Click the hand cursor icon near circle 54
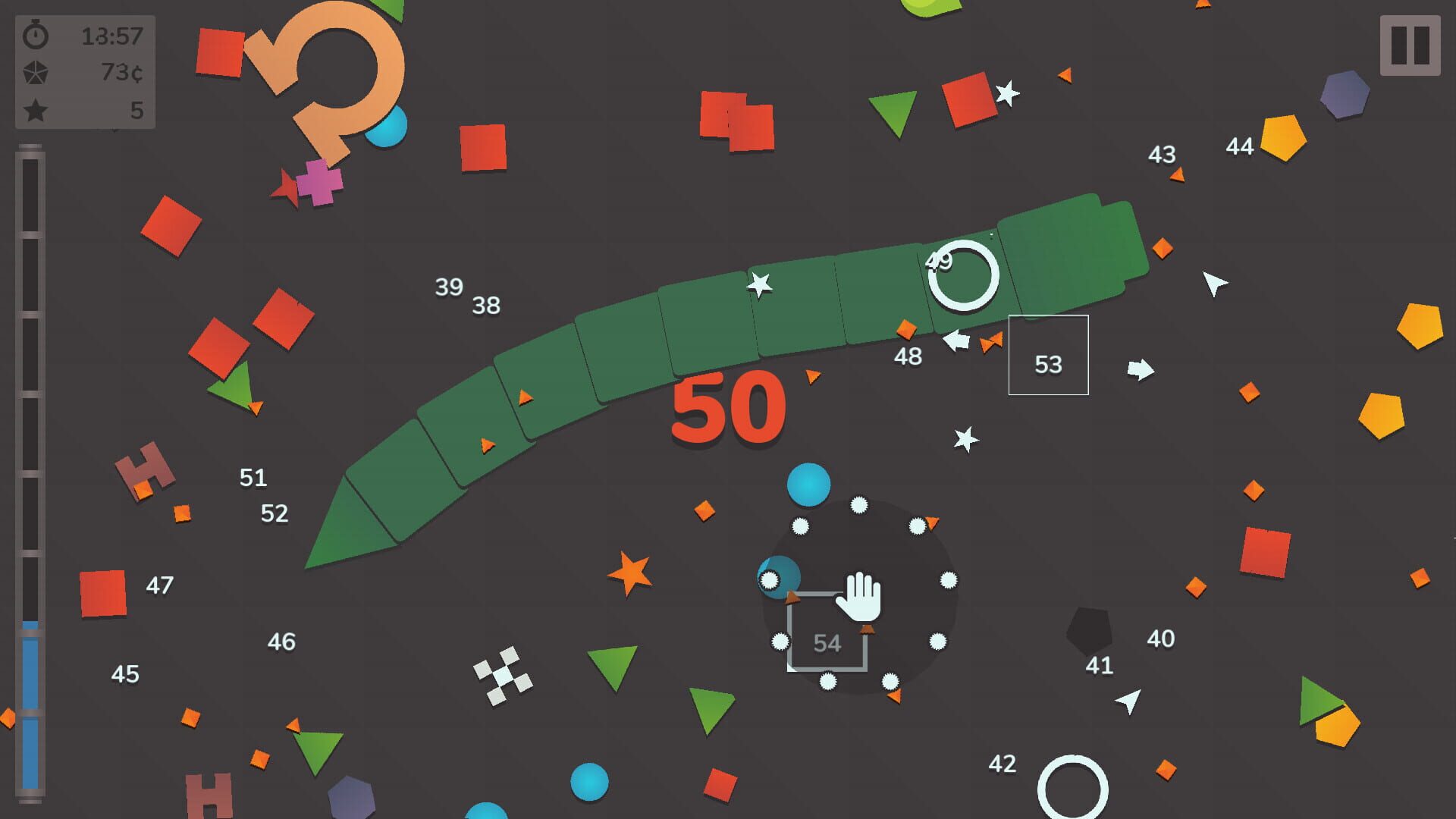This screenshot has width=1456, height=819. click(861, 599)
